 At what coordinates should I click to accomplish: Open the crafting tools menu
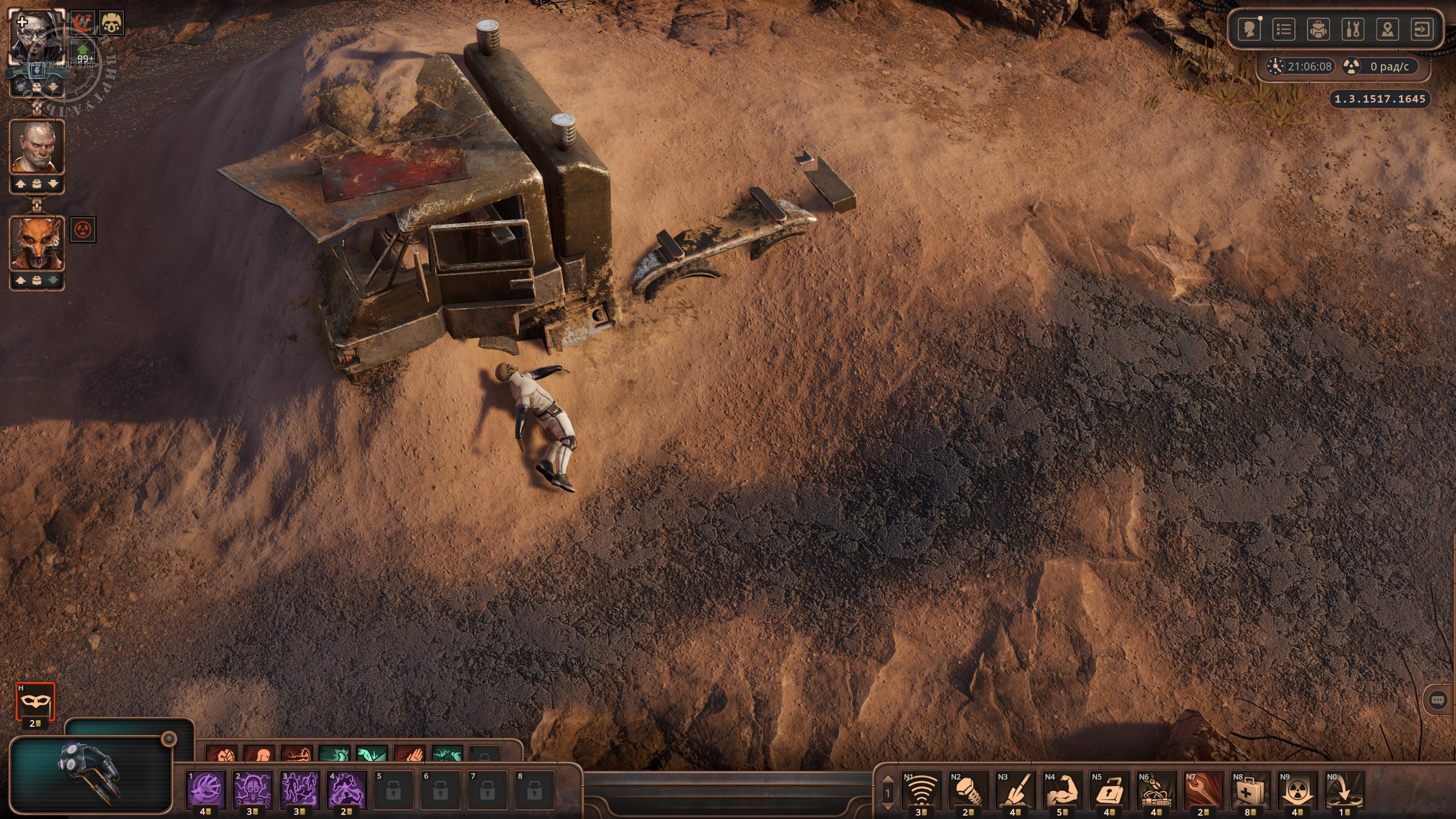point(1352,29)
